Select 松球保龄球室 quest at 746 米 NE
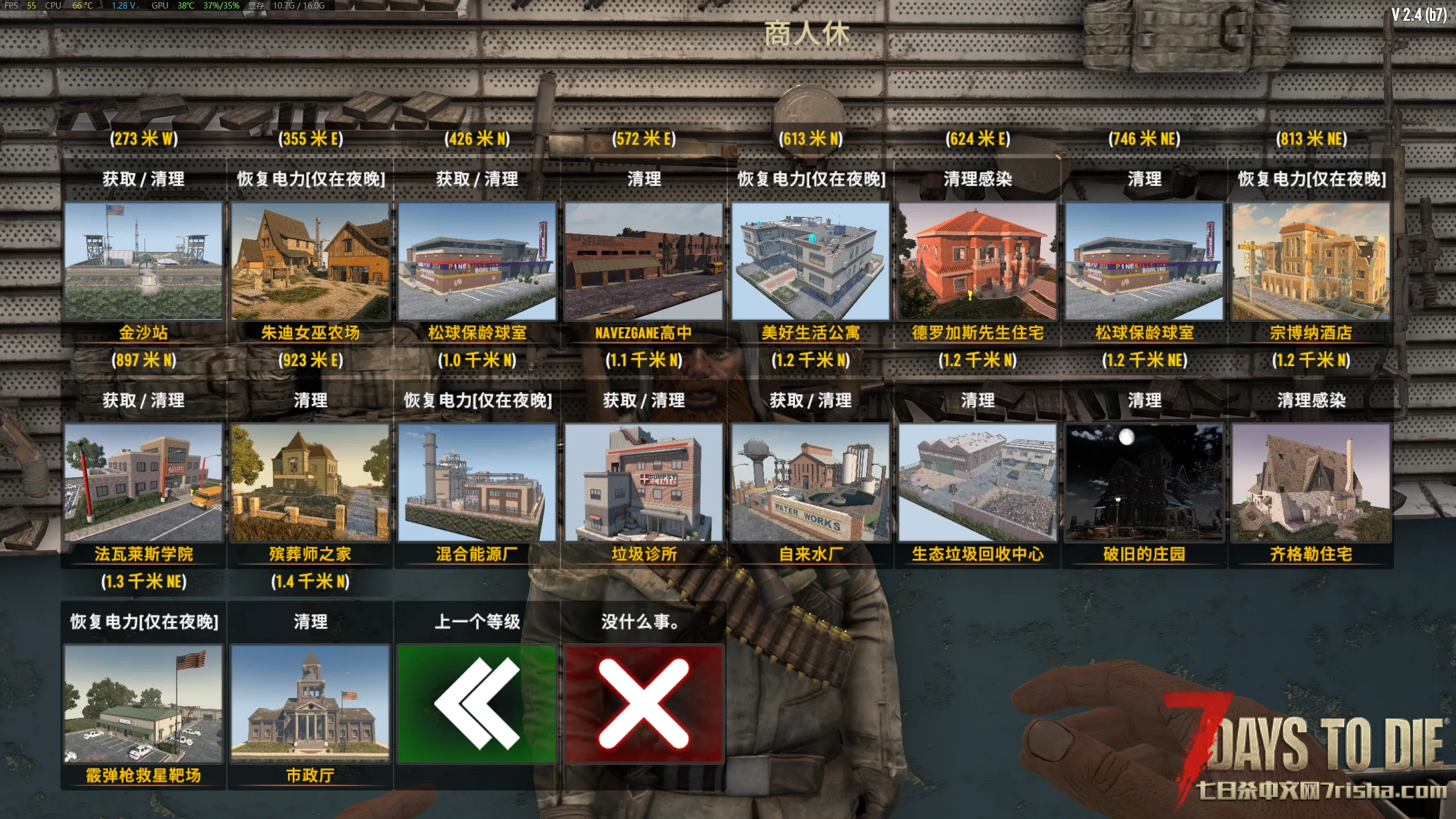The image size is (1456, 819). pyautogui.click(x=1144, y=261)
